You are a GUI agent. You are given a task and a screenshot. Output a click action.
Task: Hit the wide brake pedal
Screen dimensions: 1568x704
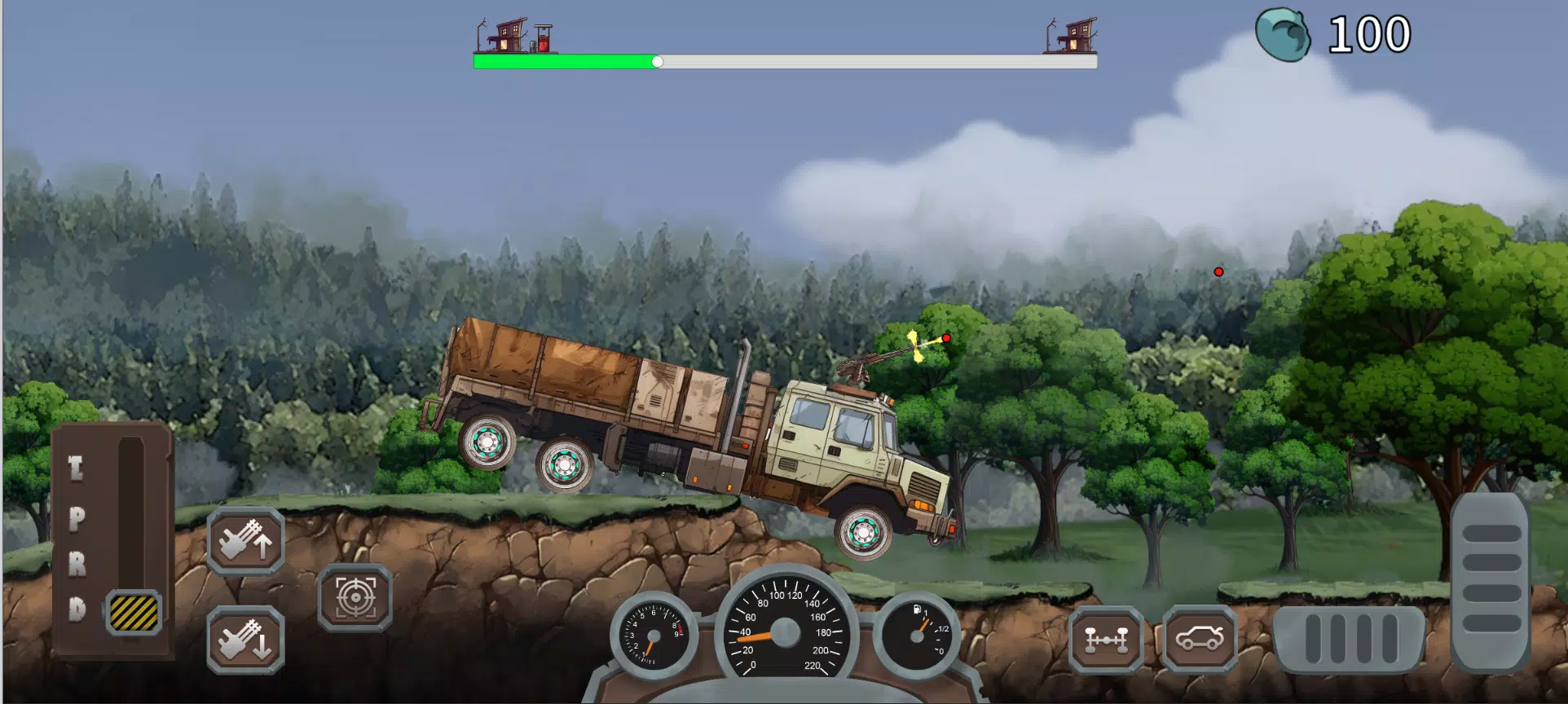pyautogui.click(x=1350, y=638)
